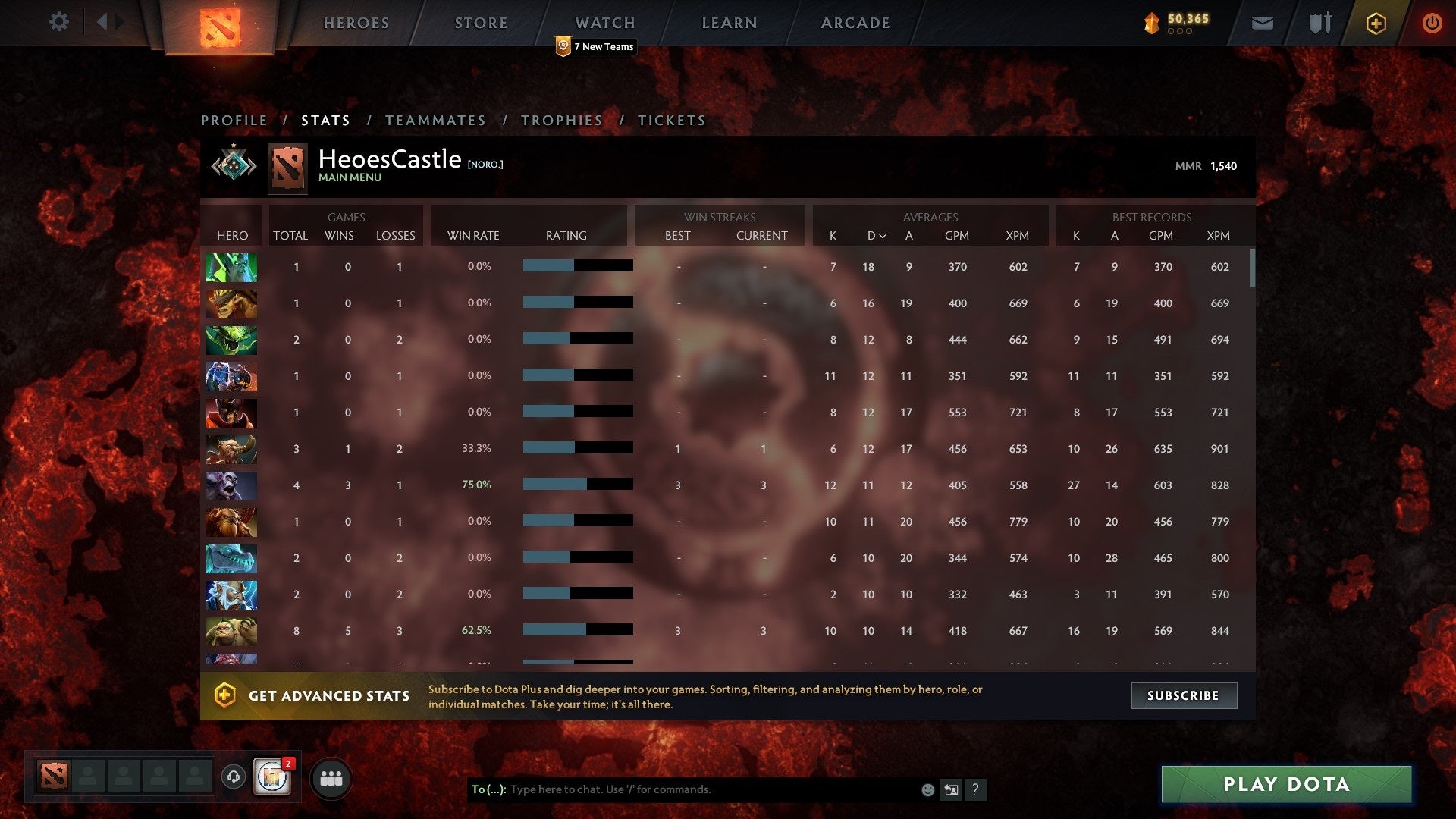Switch to the TROPHIES tab
This screenshot has height=819, width=1456.
561,120
